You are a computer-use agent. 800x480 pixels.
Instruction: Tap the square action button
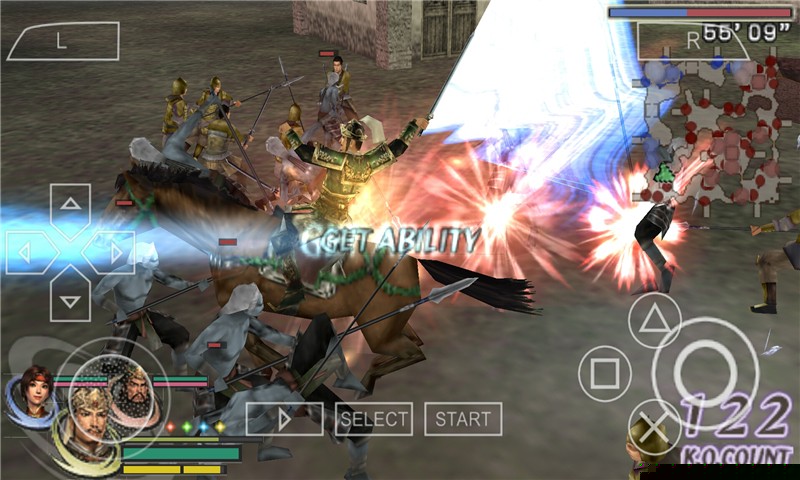click(x=604, y=374)
